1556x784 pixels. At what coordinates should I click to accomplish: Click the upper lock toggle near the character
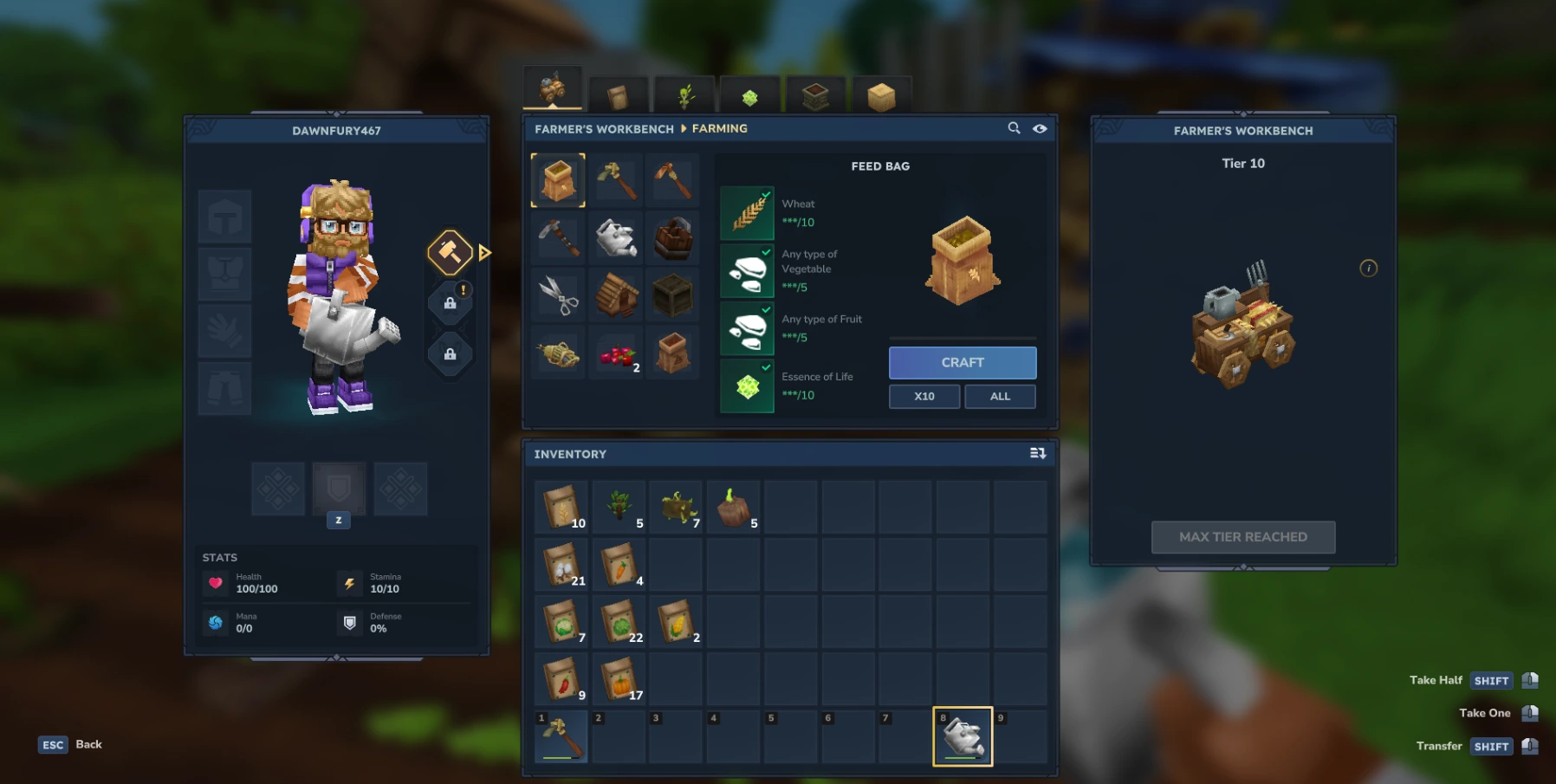pyautogui.click(x=451, y=301)
